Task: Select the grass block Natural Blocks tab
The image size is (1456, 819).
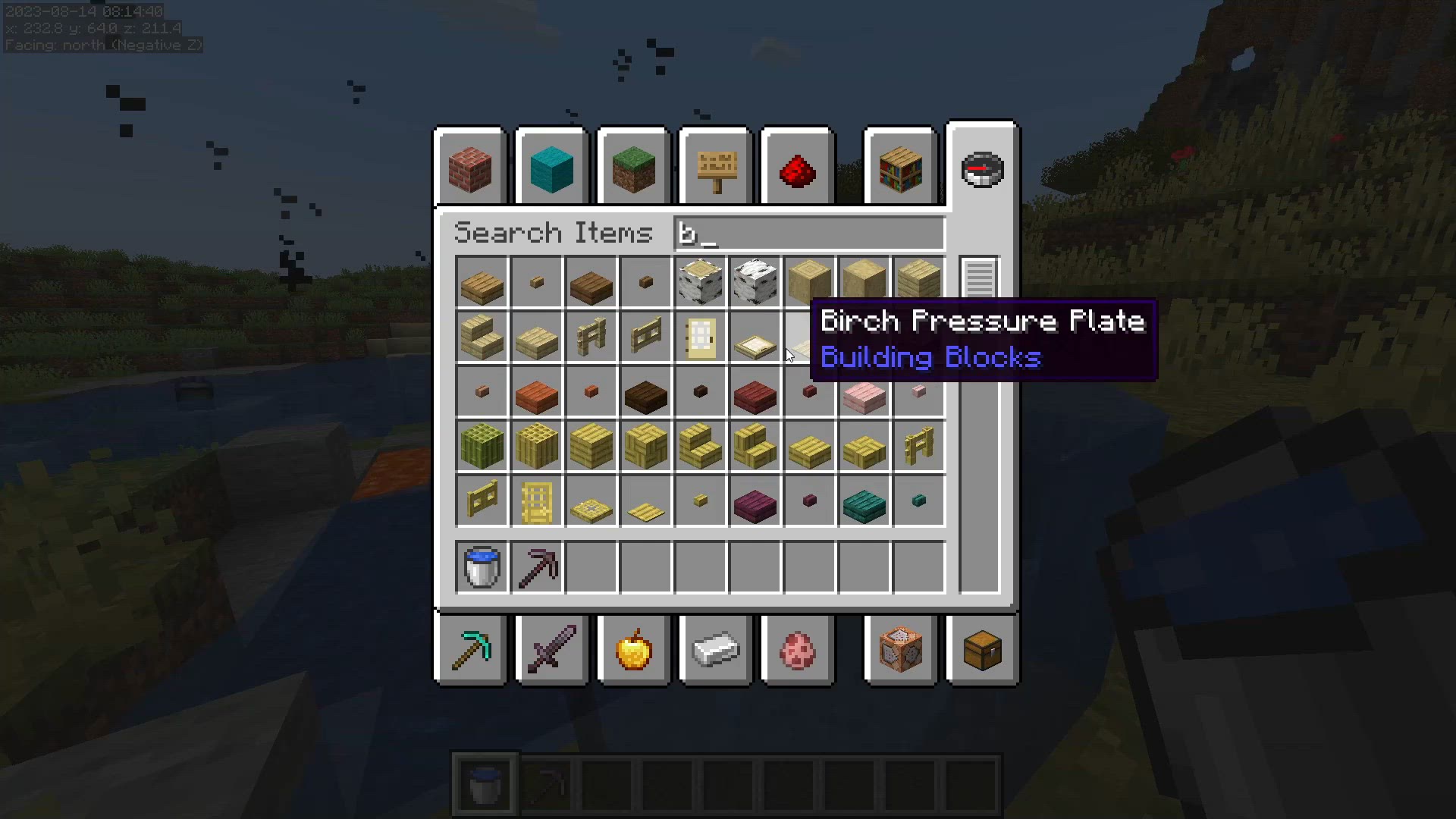Action: (634, 168)
